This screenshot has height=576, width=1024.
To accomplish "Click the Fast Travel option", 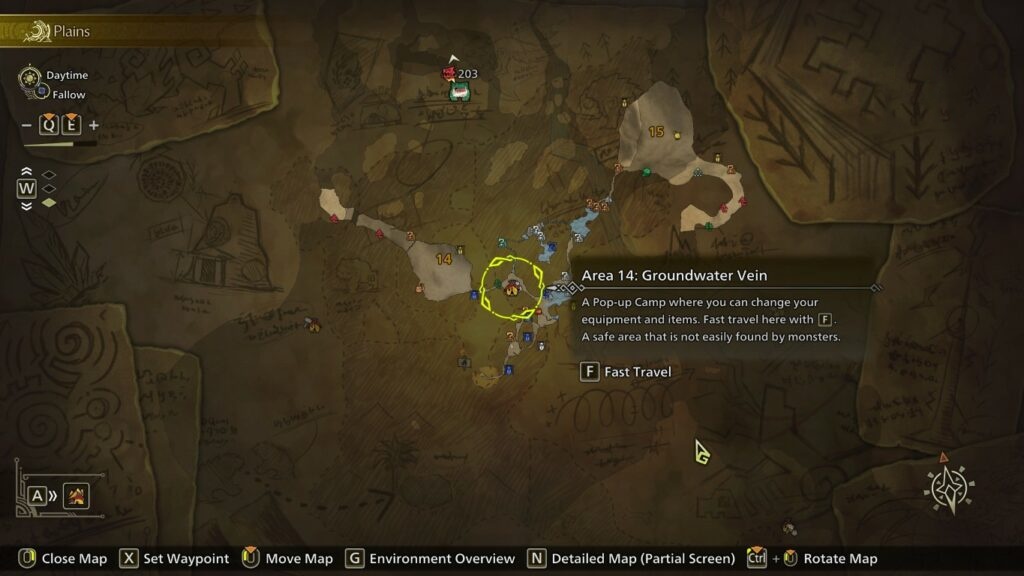I will [626, 372].
